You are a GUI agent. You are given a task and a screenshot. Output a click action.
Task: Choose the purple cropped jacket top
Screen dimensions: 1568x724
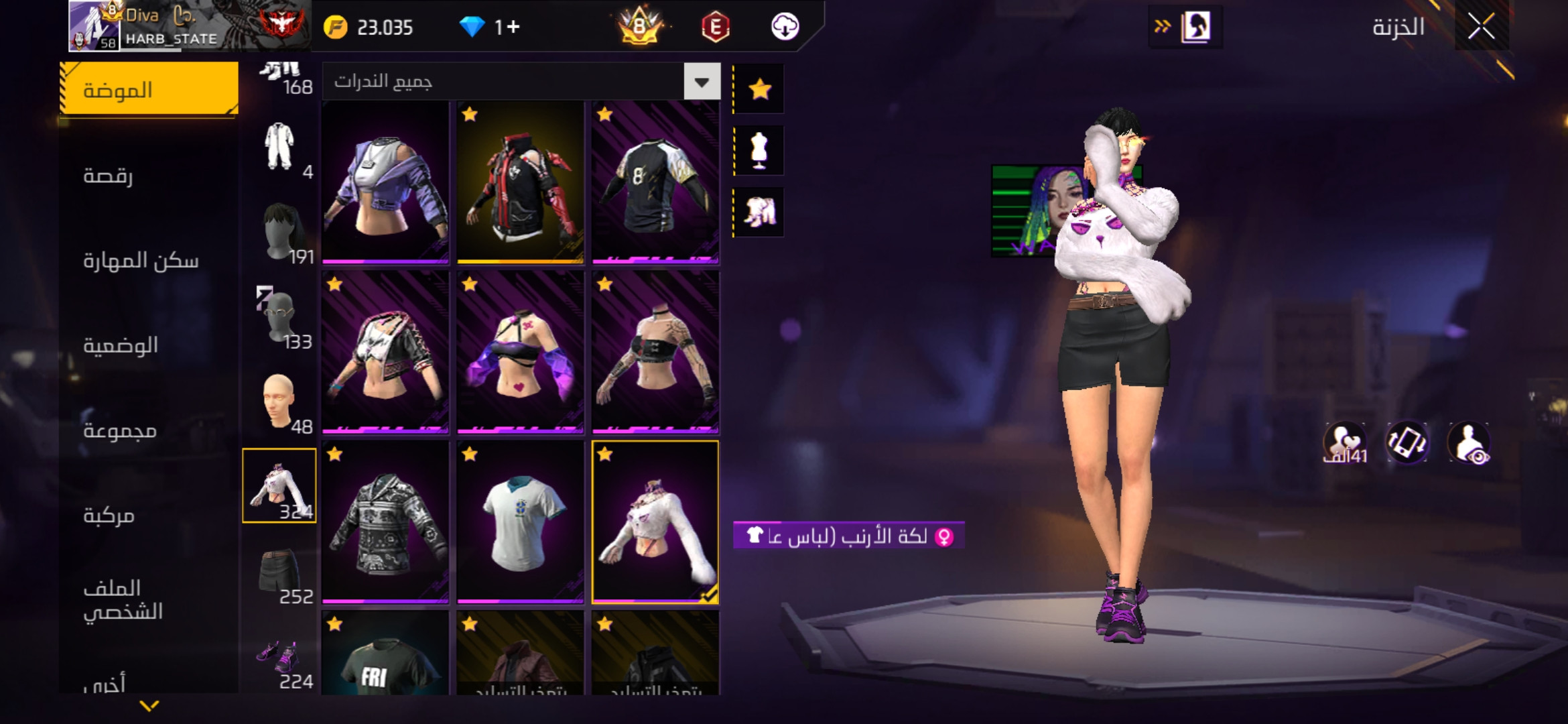[385, 182]
